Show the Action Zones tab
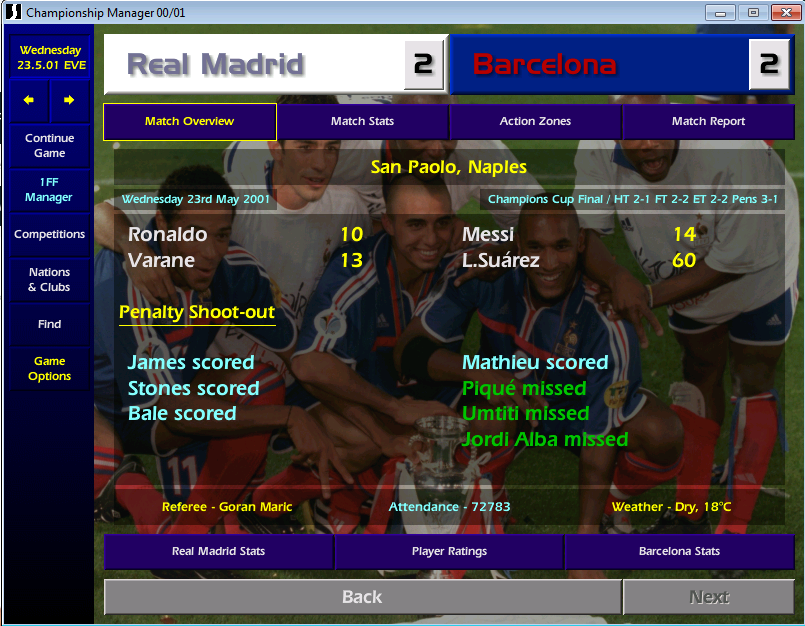Image resolution: width=805 pixels, height=626 pixels. [x=535, y=121]
